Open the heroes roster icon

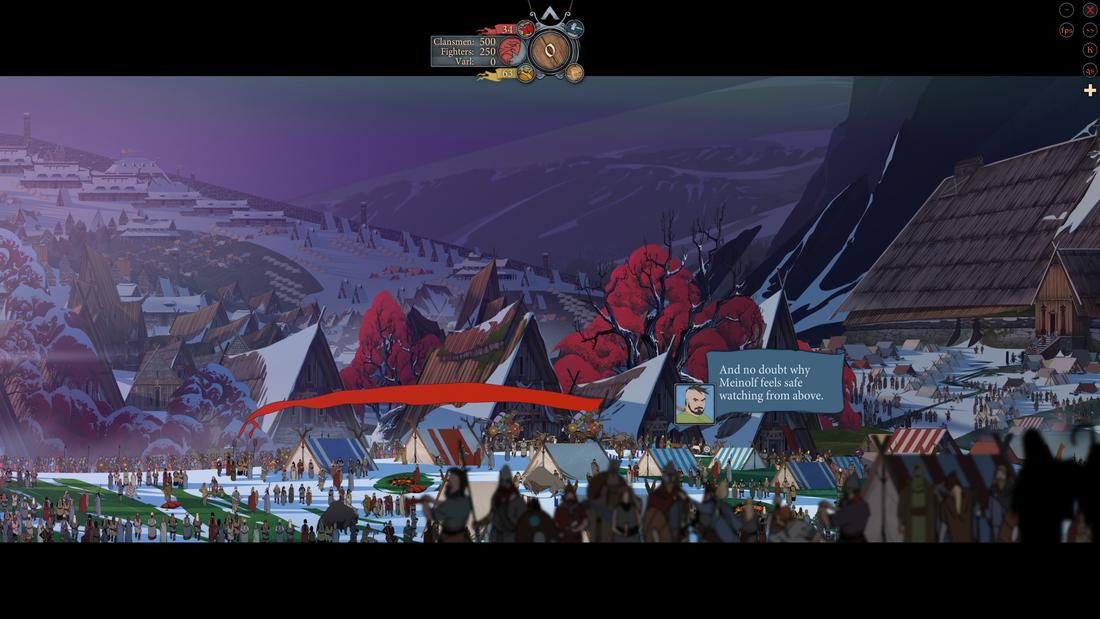point(575,29)
